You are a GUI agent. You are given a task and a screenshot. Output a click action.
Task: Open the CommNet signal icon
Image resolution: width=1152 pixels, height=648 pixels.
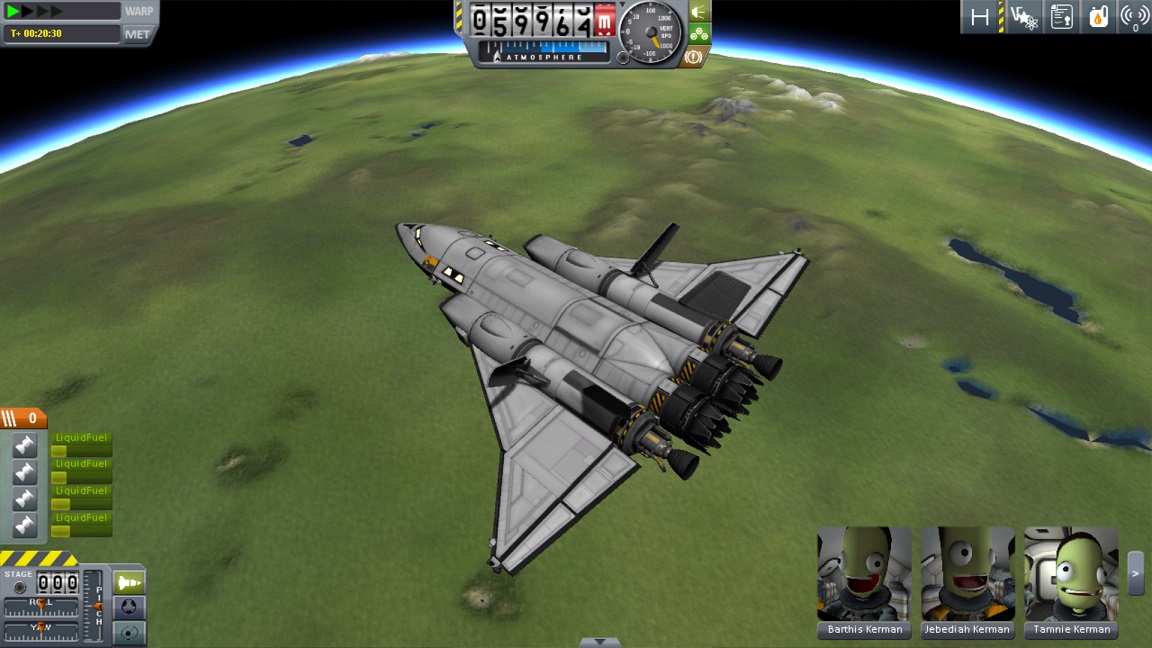point(1134,17)
